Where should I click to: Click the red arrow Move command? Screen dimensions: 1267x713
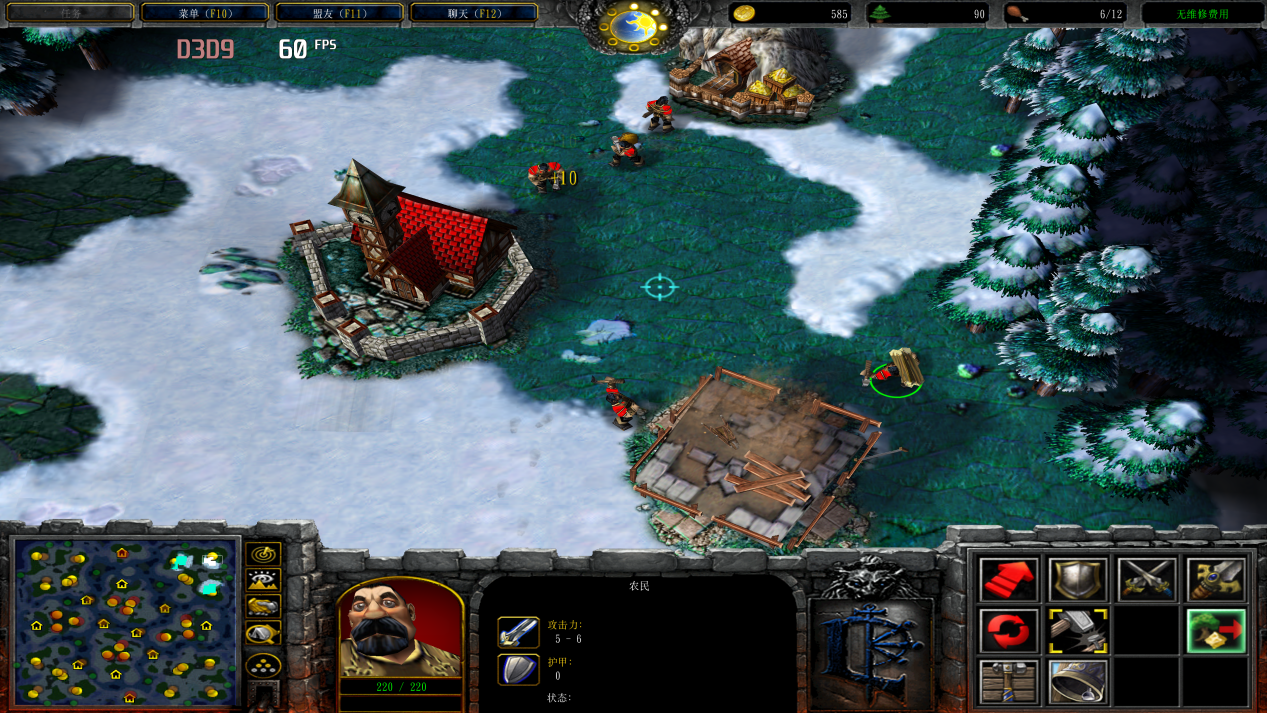[1009, 579]
